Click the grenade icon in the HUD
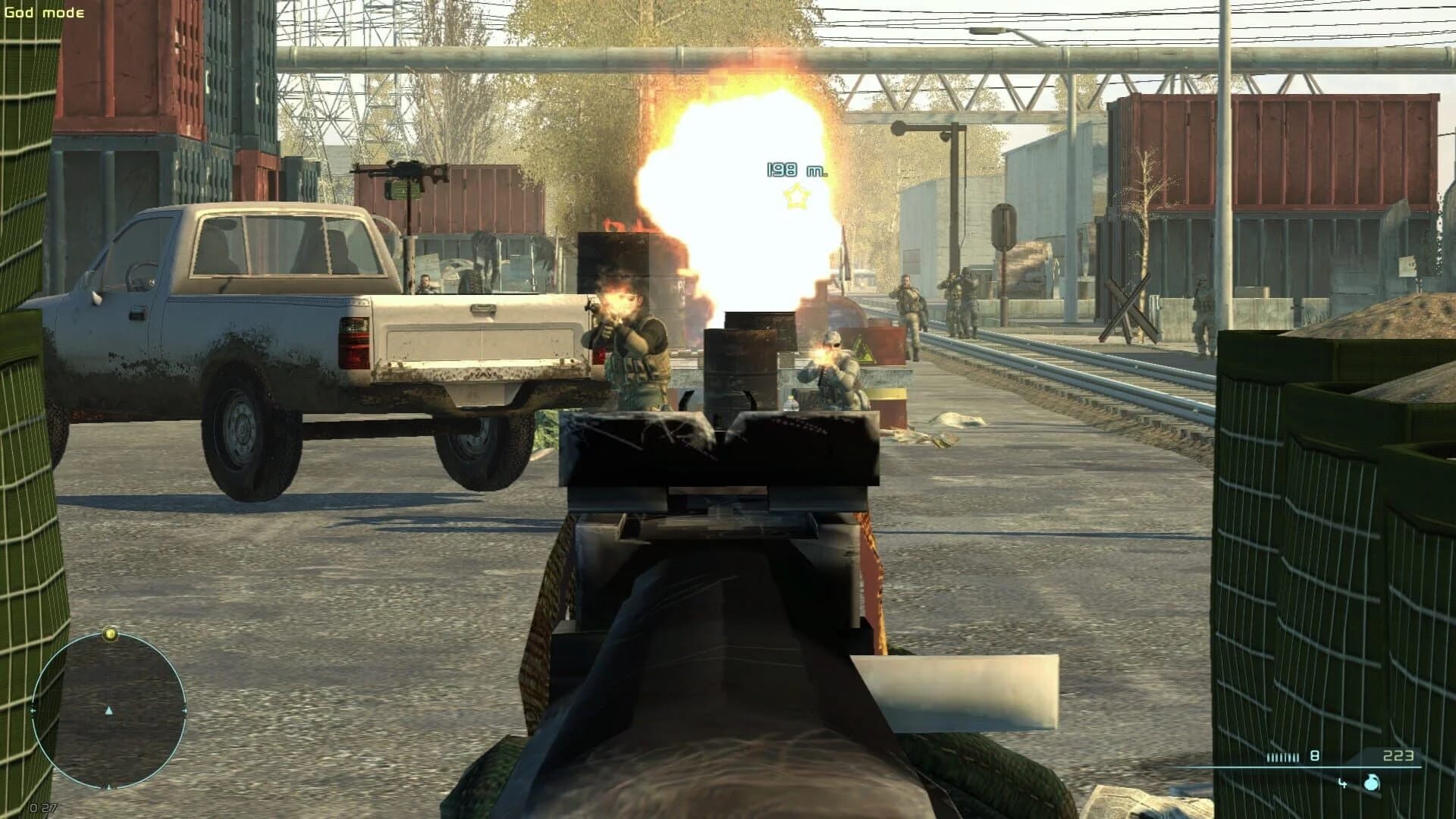This screenshot has height=819, width=1456. 1372,783
